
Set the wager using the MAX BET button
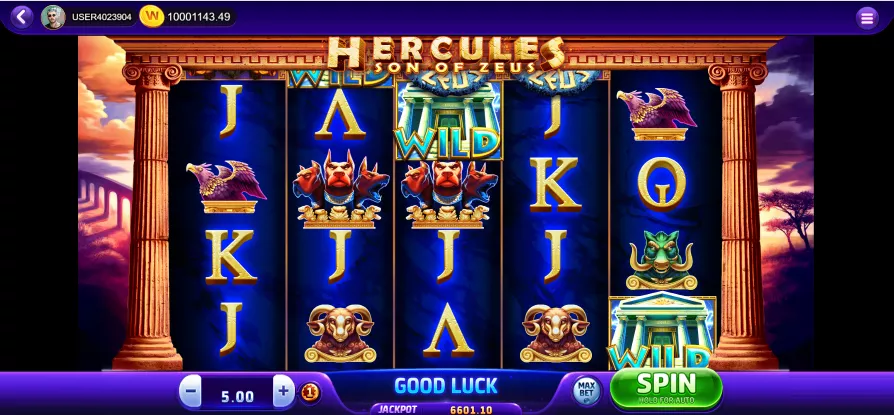(x=587, y=389)
